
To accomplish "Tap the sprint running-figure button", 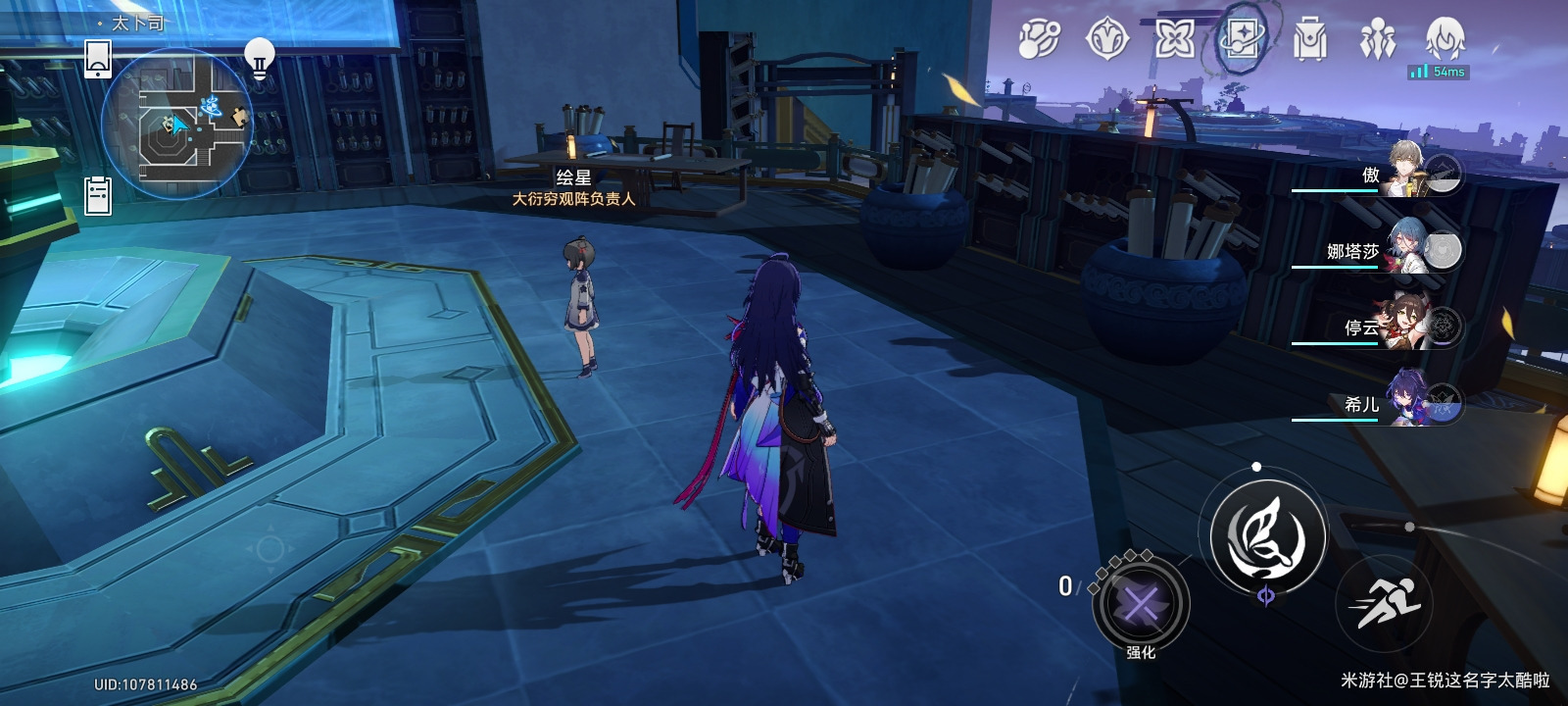I will [1384, 602].
